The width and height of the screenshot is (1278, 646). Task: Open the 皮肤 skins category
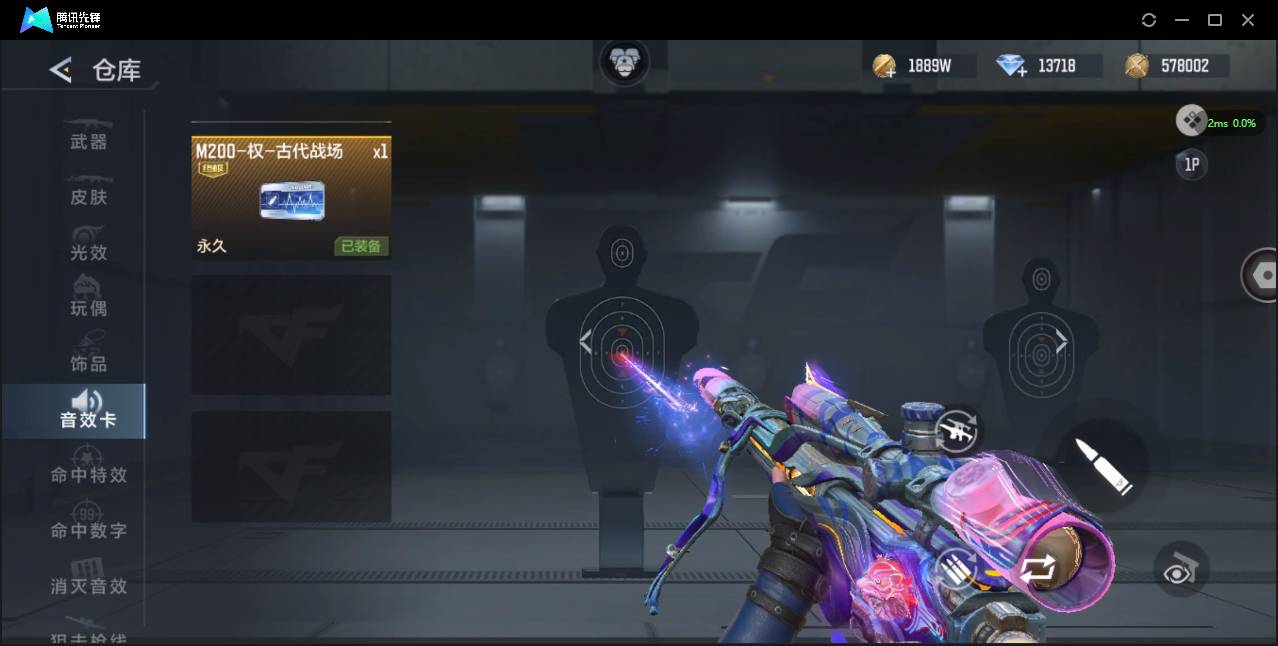(x=88, y=196)
